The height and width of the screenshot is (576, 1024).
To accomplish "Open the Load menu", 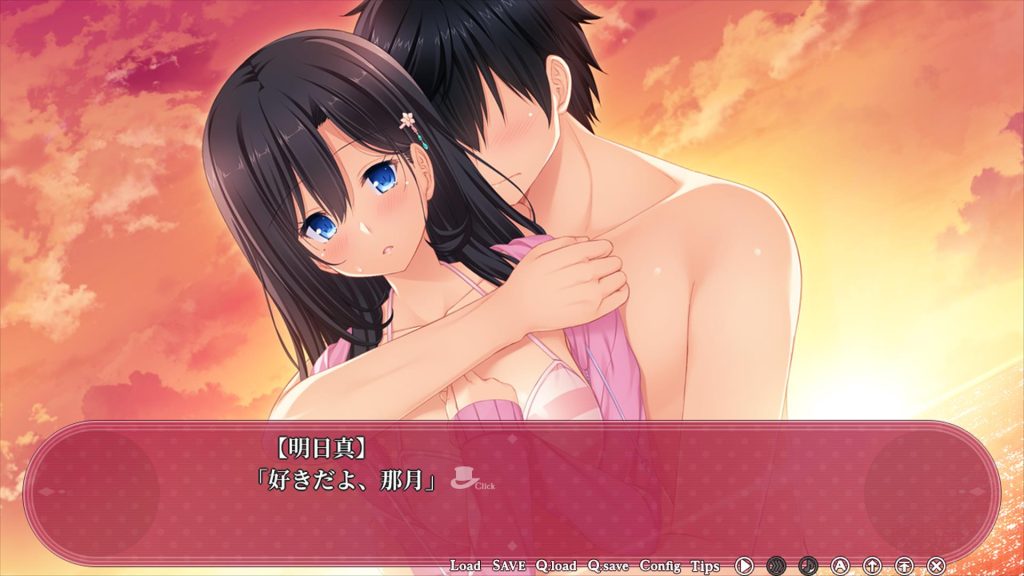I will [466, 566].
